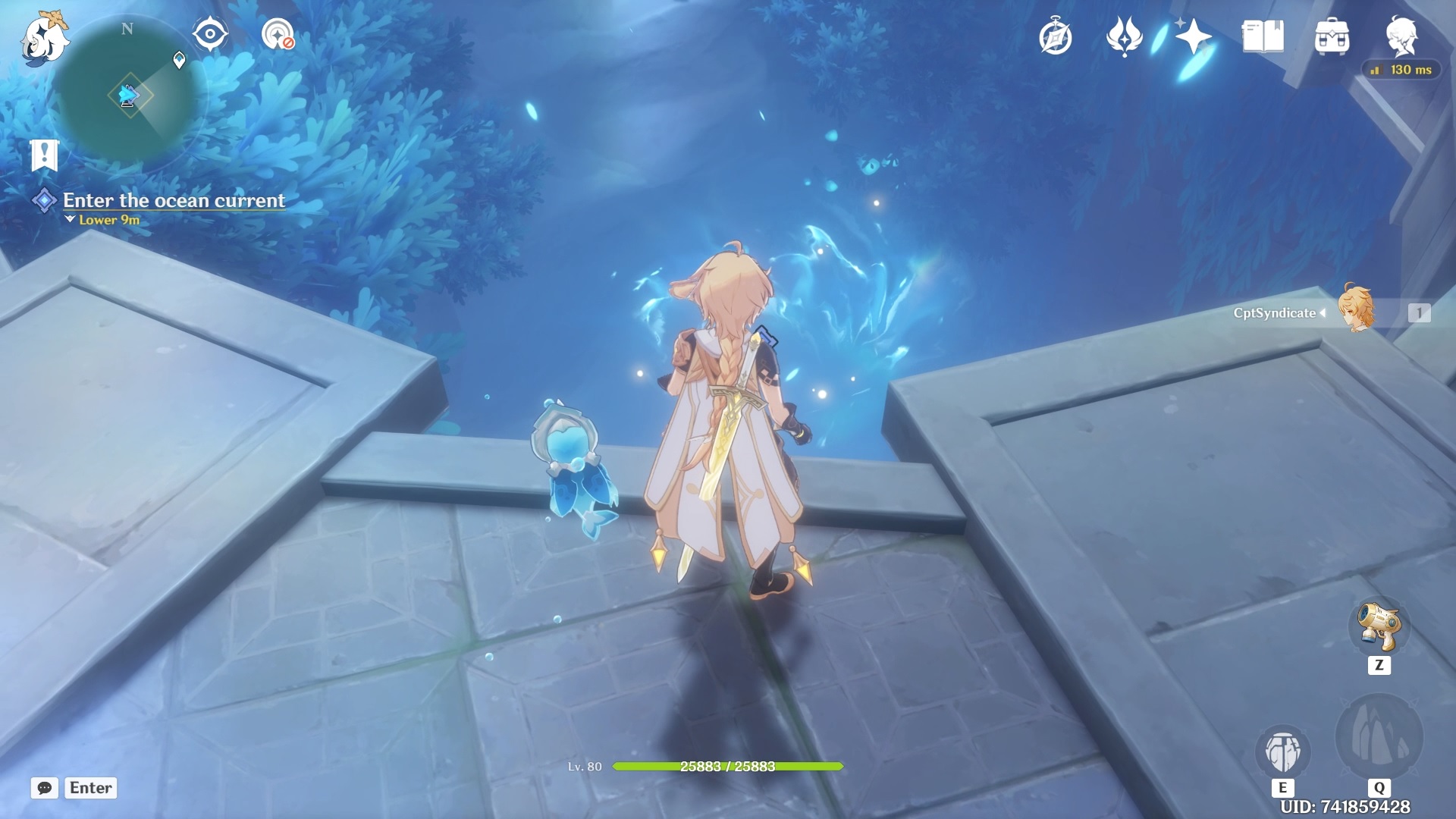This screenshot has width=1456, height=819.
Task: Open the inventory backpack icon
Action: pos(1332,37)
